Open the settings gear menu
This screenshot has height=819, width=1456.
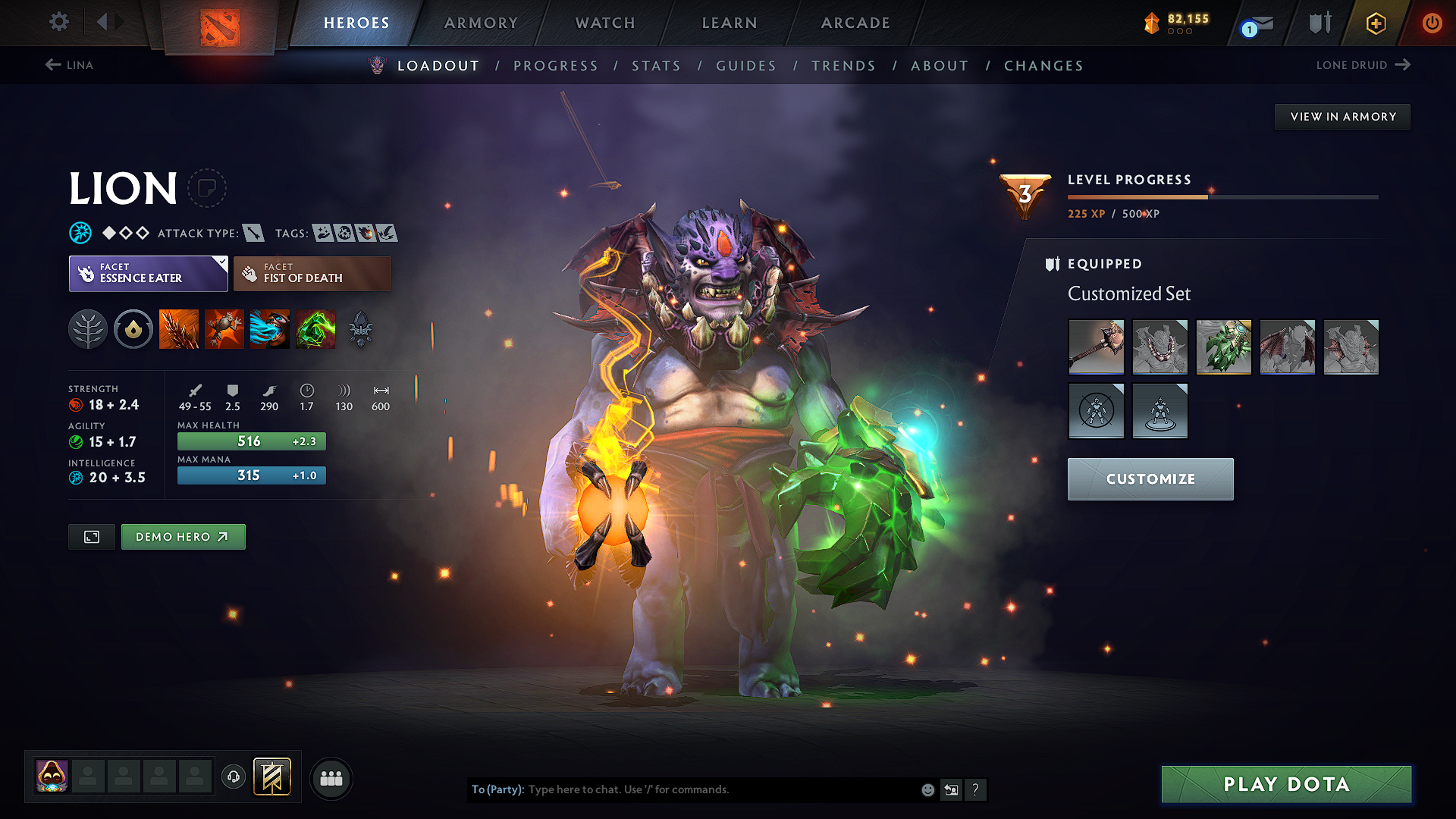(x=59, y=22)
